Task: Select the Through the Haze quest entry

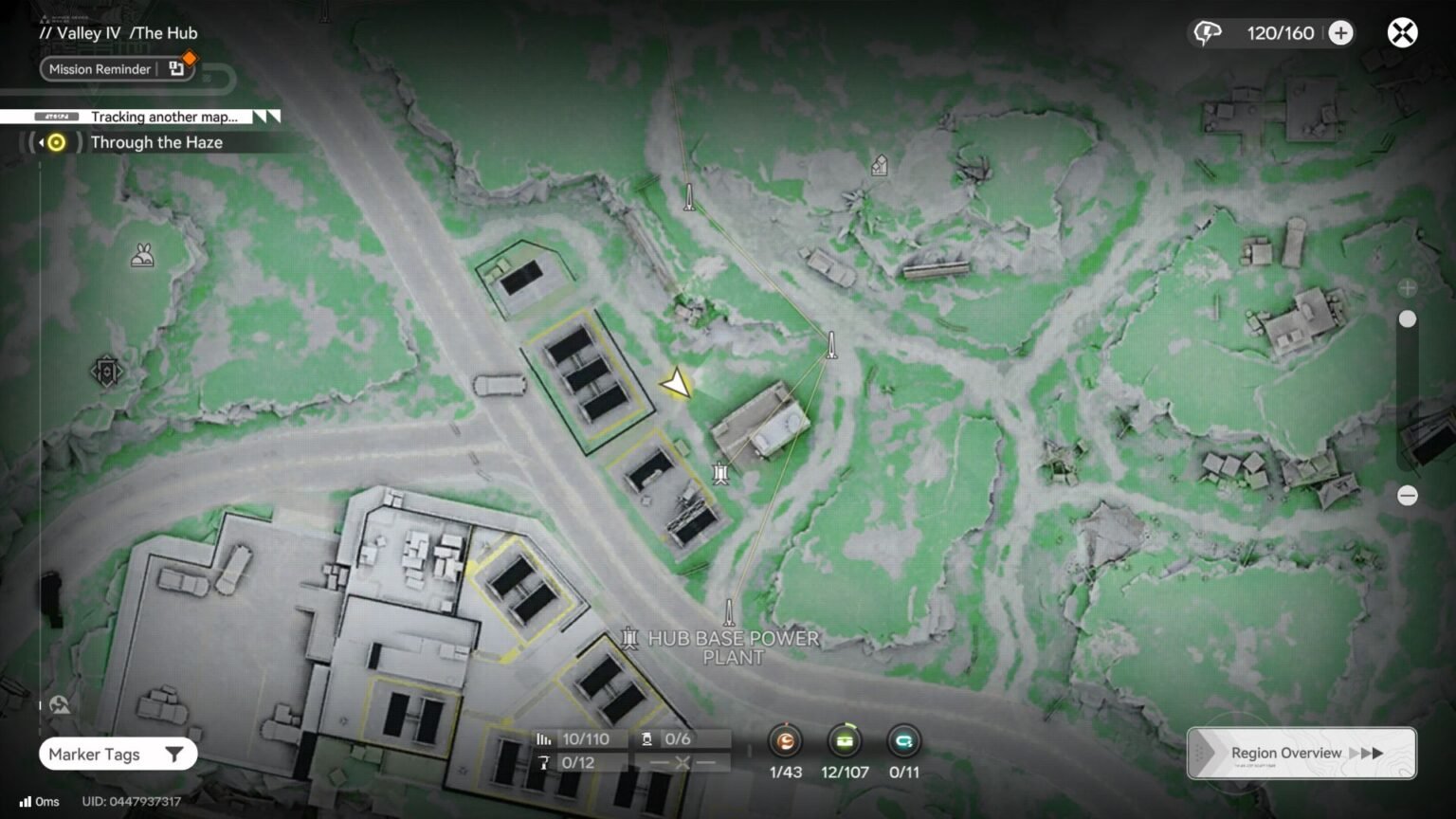Action: click(156, 142)
